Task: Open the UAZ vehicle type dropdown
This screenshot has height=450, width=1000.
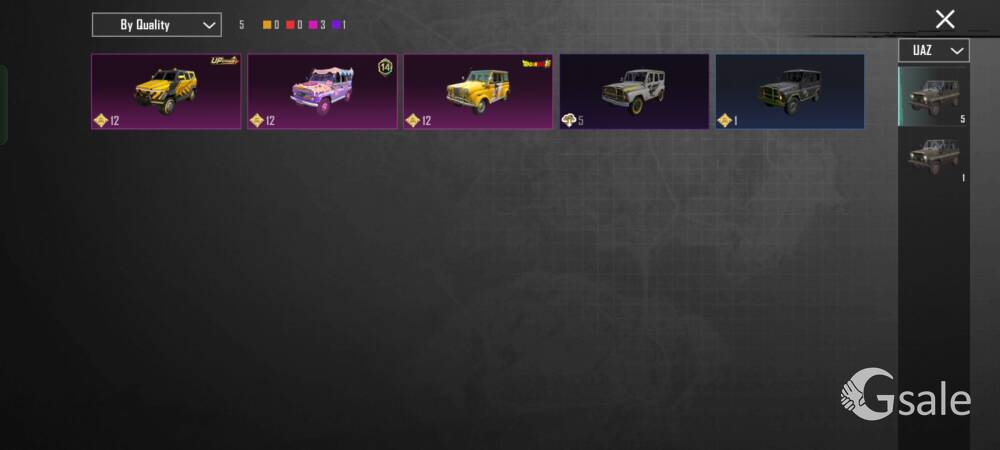Action: (x=933, y=50)
